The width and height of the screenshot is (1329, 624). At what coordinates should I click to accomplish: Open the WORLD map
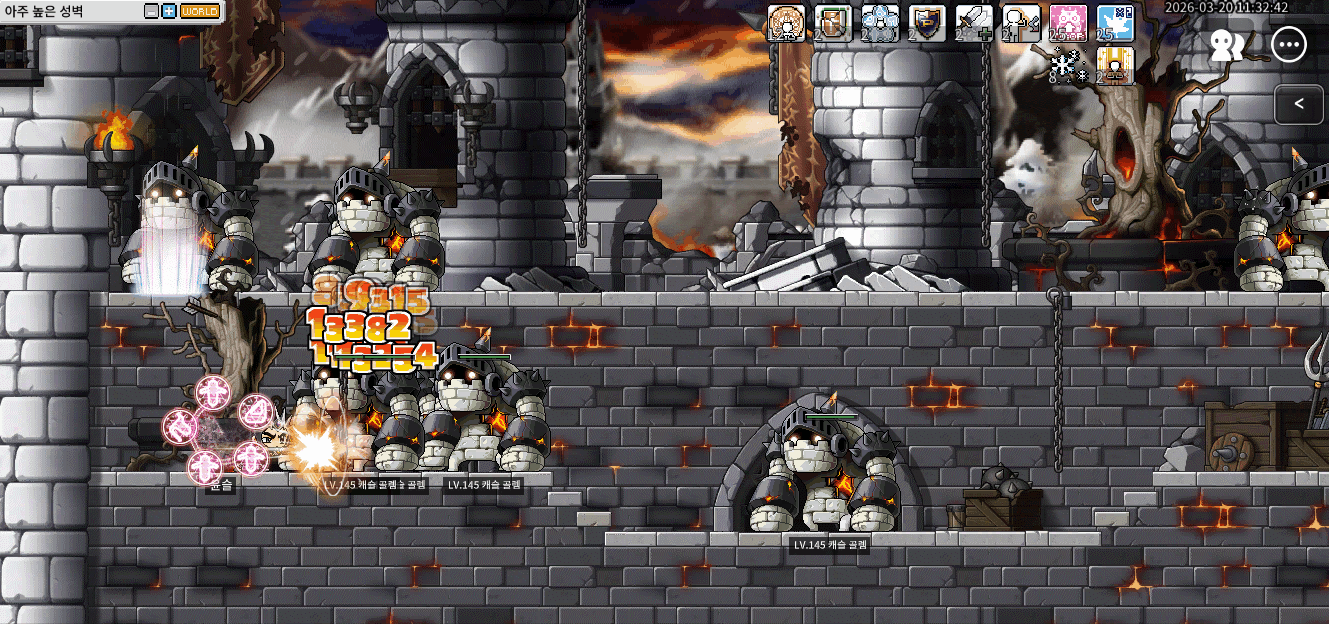200,12
